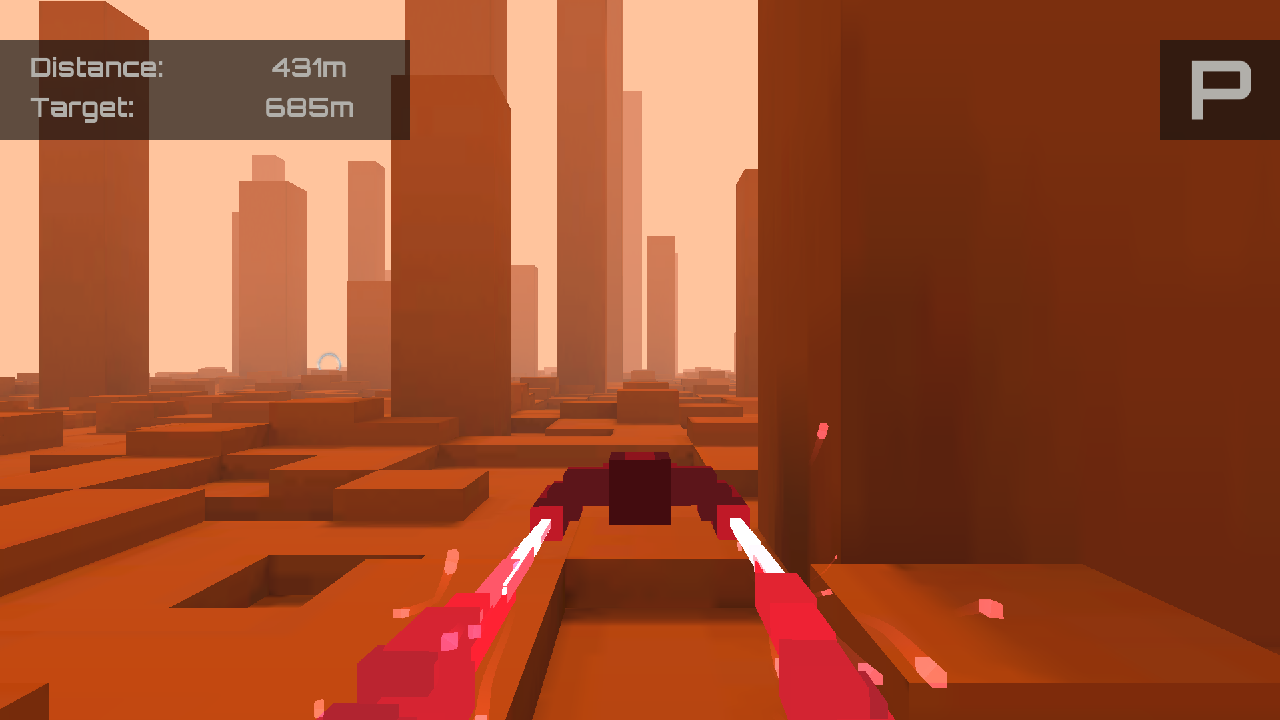Image resolution: width=1280 pixels, height=720 pixels.
Task: Click the dark pause button panel in the corner
Action: click(x=1213, y=88)
